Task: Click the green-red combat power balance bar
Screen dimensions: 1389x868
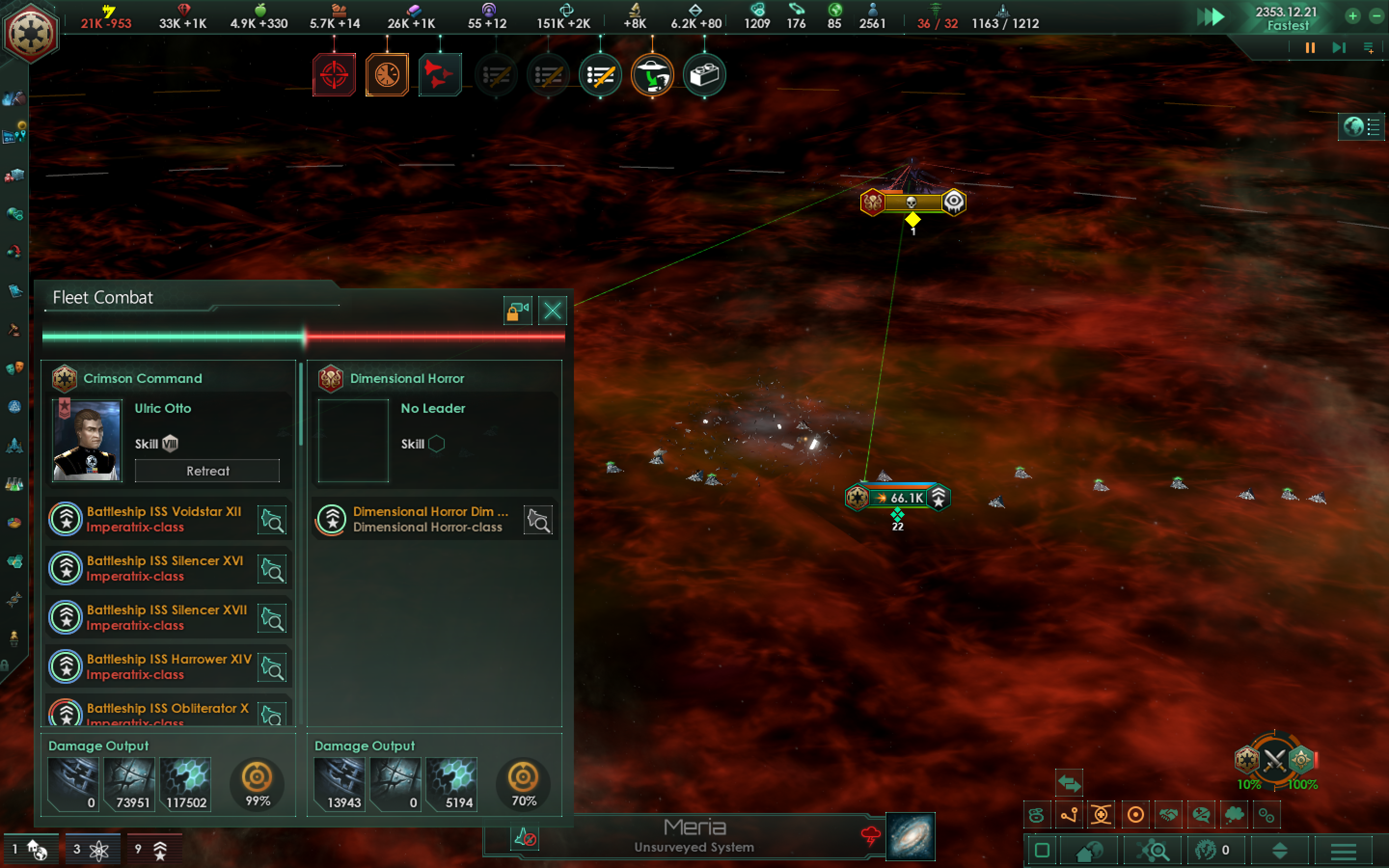Action: click(x=304, y=338)
